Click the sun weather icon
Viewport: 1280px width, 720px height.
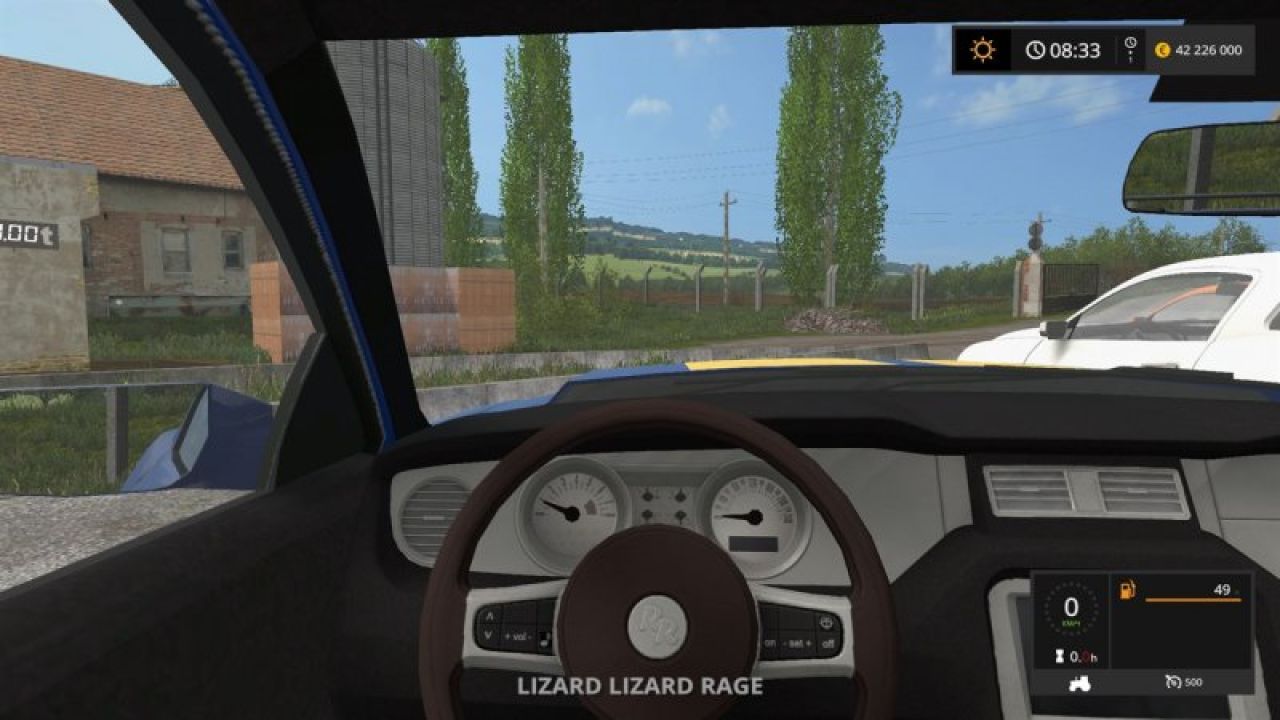[x=982, y=50]
